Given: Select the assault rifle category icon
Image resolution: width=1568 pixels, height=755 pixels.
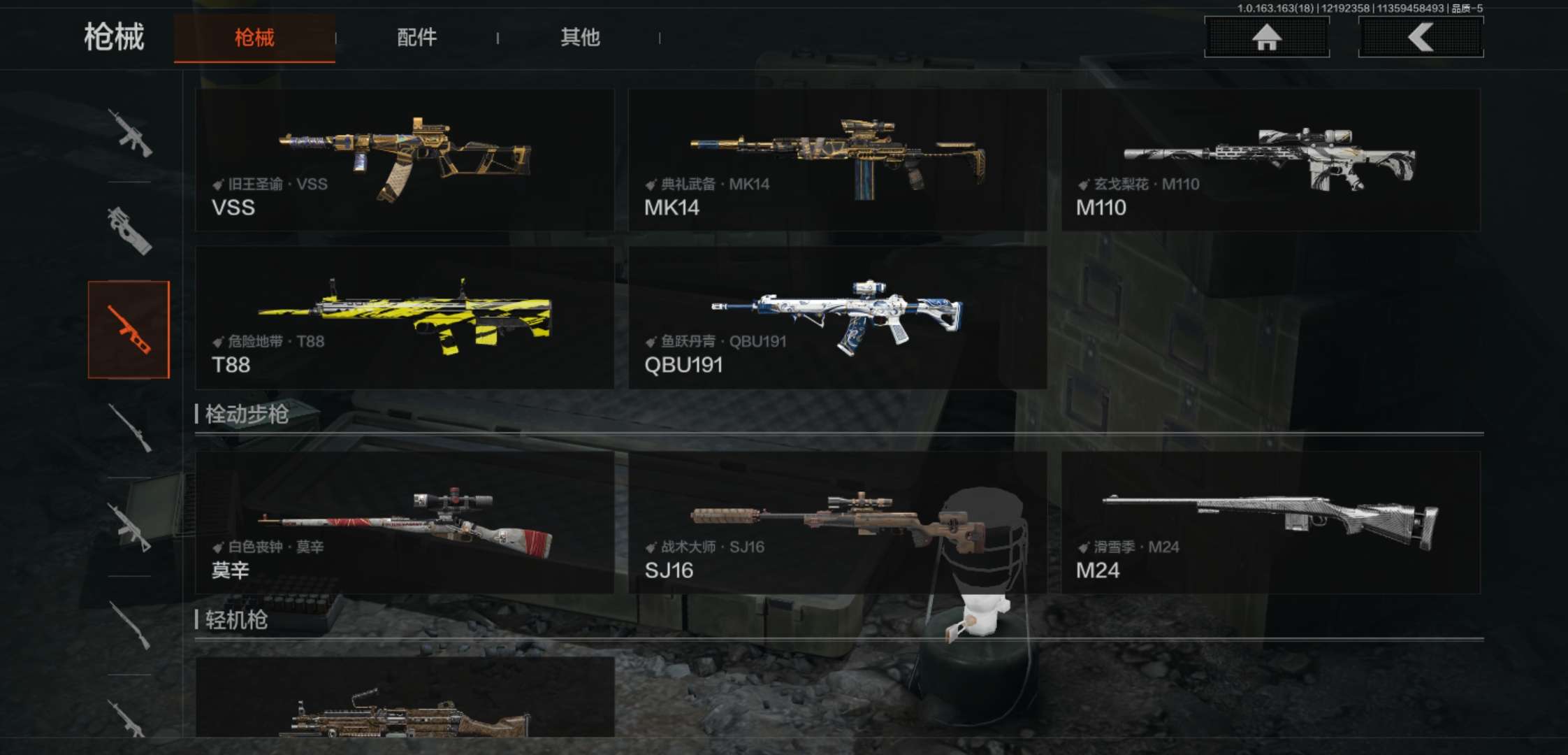Looking at the screenshot, I should click(129, 133).
